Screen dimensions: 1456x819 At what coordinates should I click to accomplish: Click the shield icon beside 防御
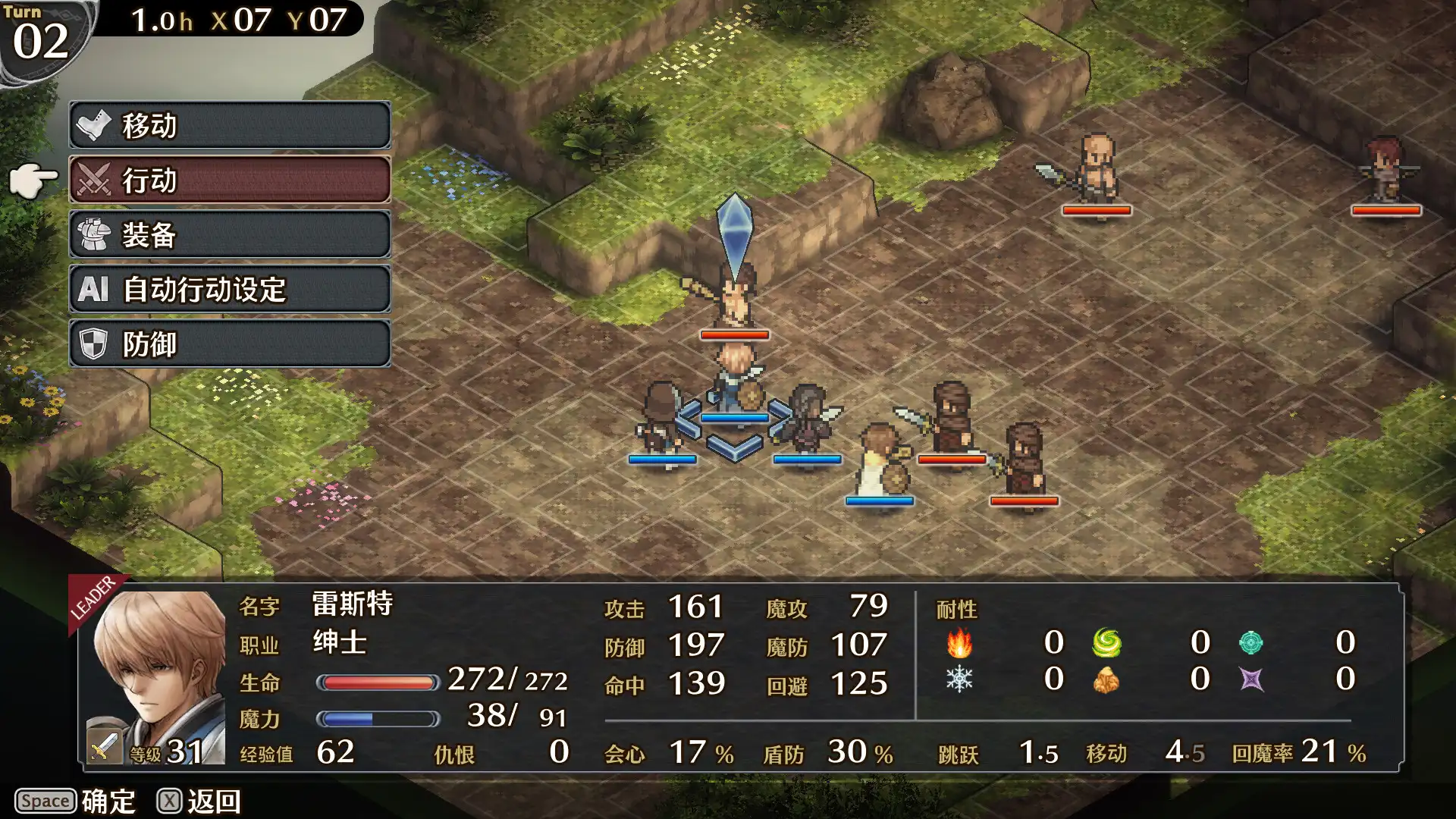click(93, 344)
